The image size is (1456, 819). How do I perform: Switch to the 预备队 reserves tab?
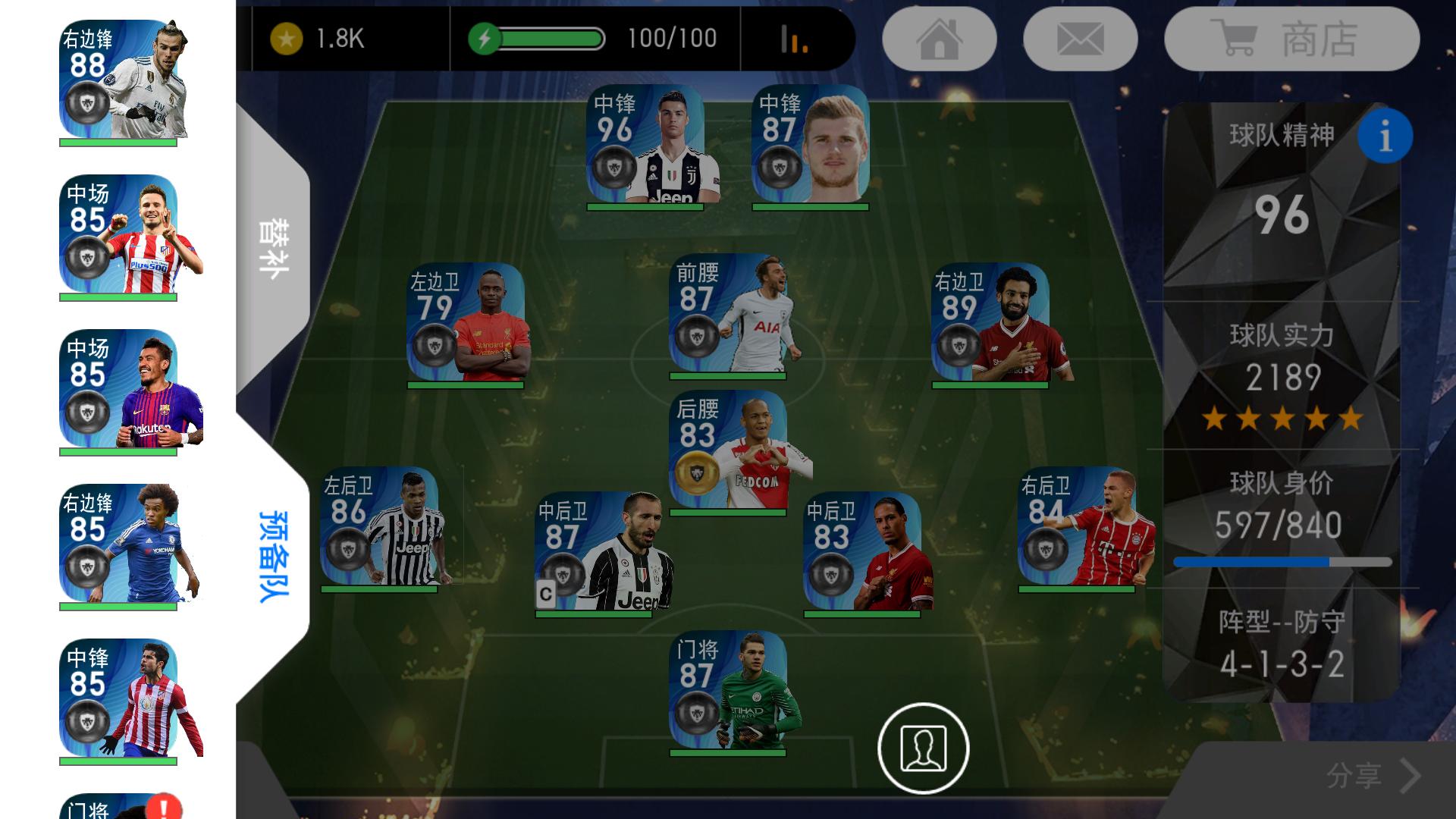point(273,556)
